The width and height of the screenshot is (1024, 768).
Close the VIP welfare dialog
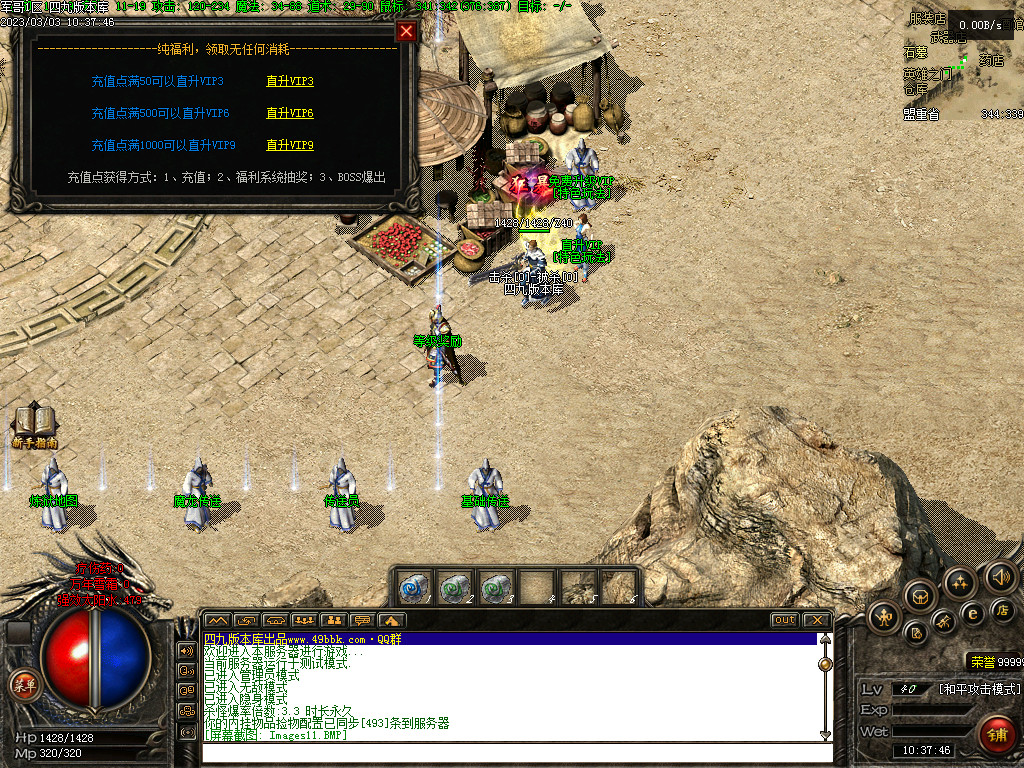click(406, 31)
